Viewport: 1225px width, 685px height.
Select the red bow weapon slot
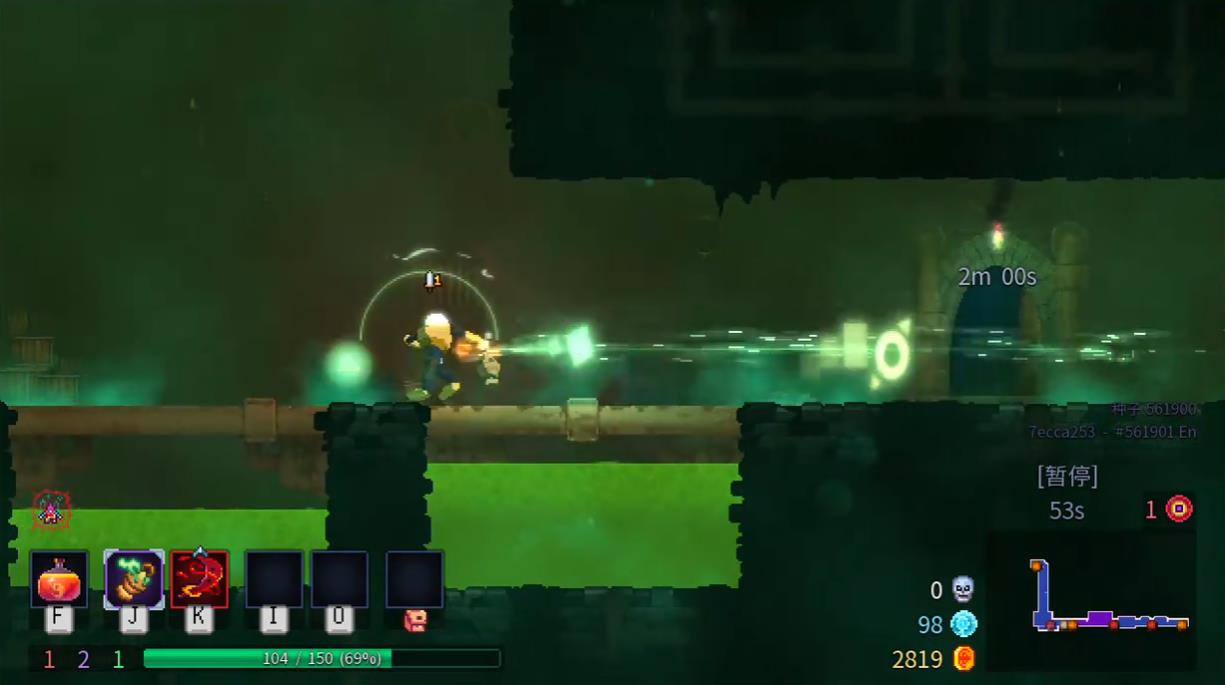click(x=199, y=579)
